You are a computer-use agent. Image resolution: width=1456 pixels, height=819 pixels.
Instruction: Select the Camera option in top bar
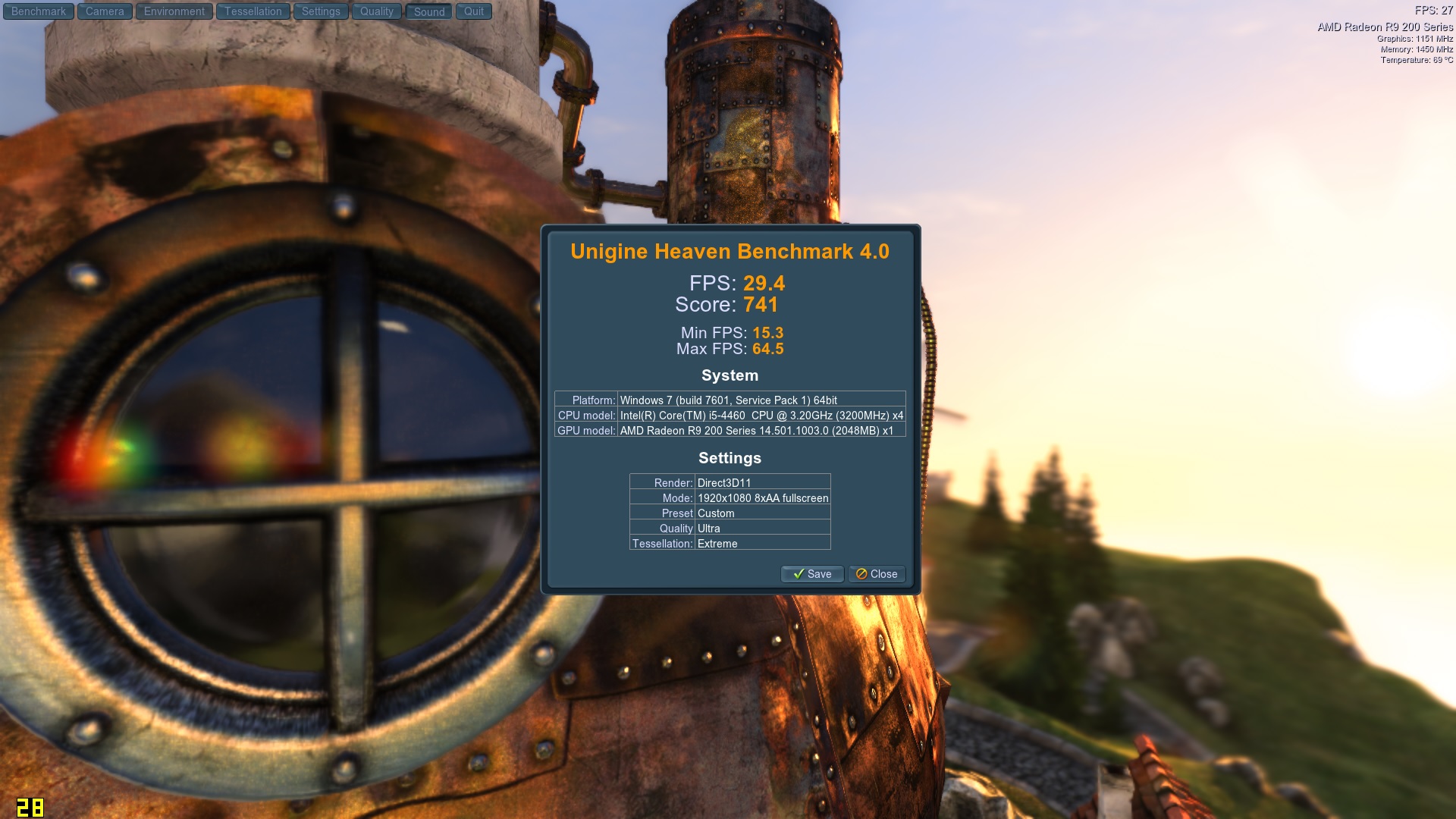(105, 11)
